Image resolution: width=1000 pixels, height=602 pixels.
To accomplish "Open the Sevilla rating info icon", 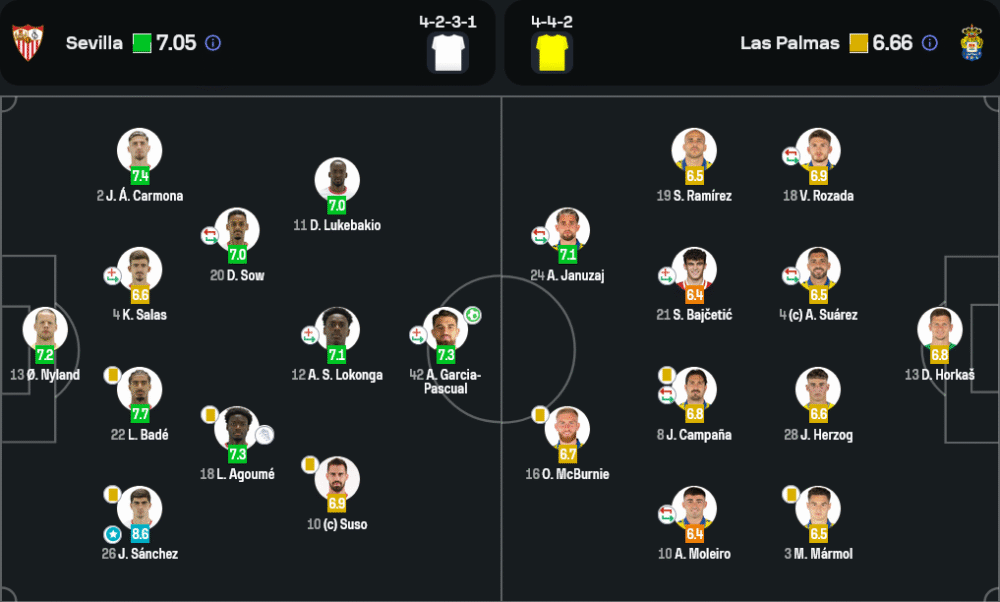I will pos(213,43).
